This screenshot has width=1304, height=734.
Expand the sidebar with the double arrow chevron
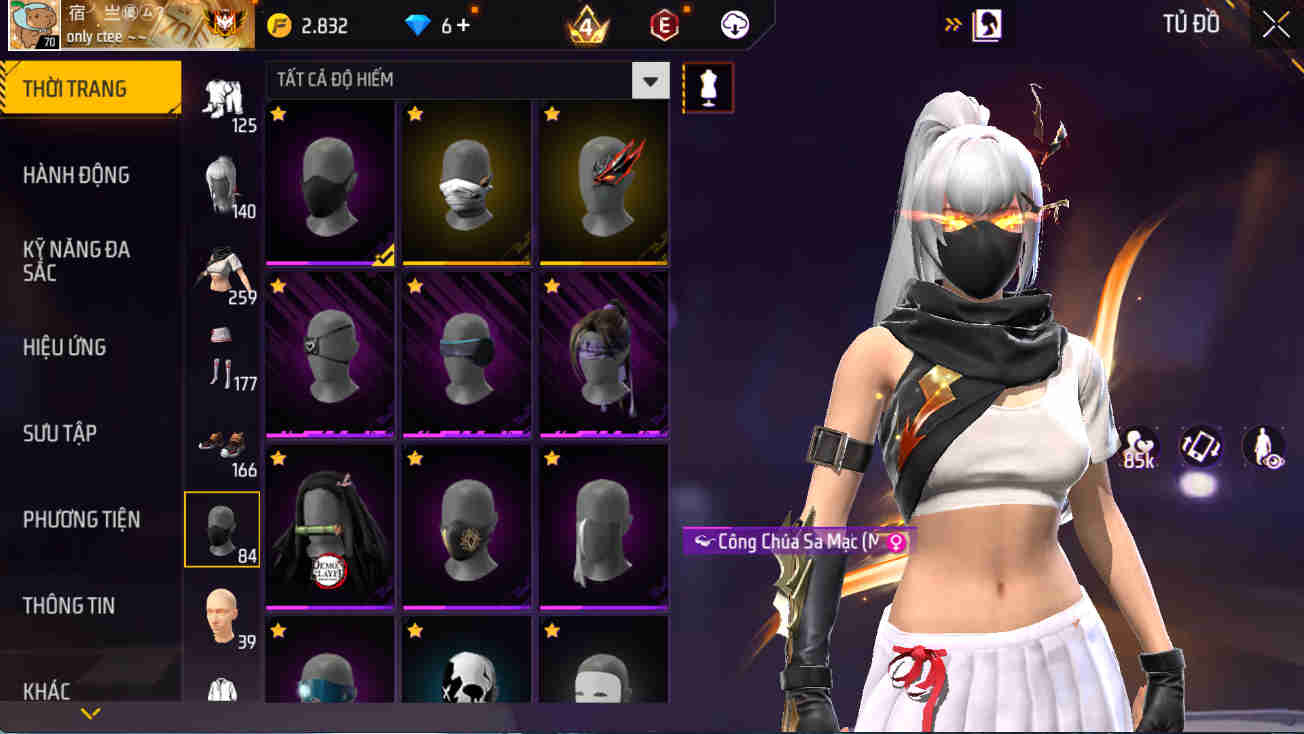coord(954,22)
